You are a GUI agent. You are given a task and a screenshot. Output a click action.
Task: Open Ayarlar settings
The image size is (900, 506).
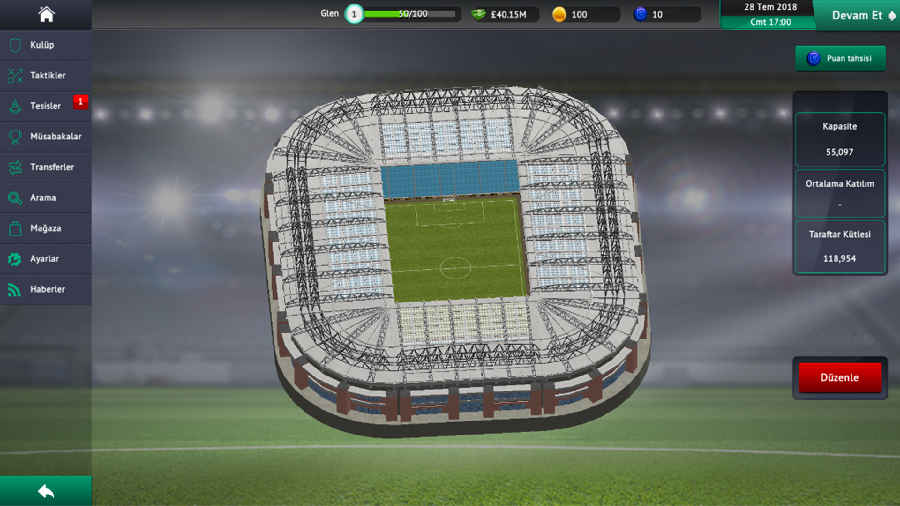(46, 259)
